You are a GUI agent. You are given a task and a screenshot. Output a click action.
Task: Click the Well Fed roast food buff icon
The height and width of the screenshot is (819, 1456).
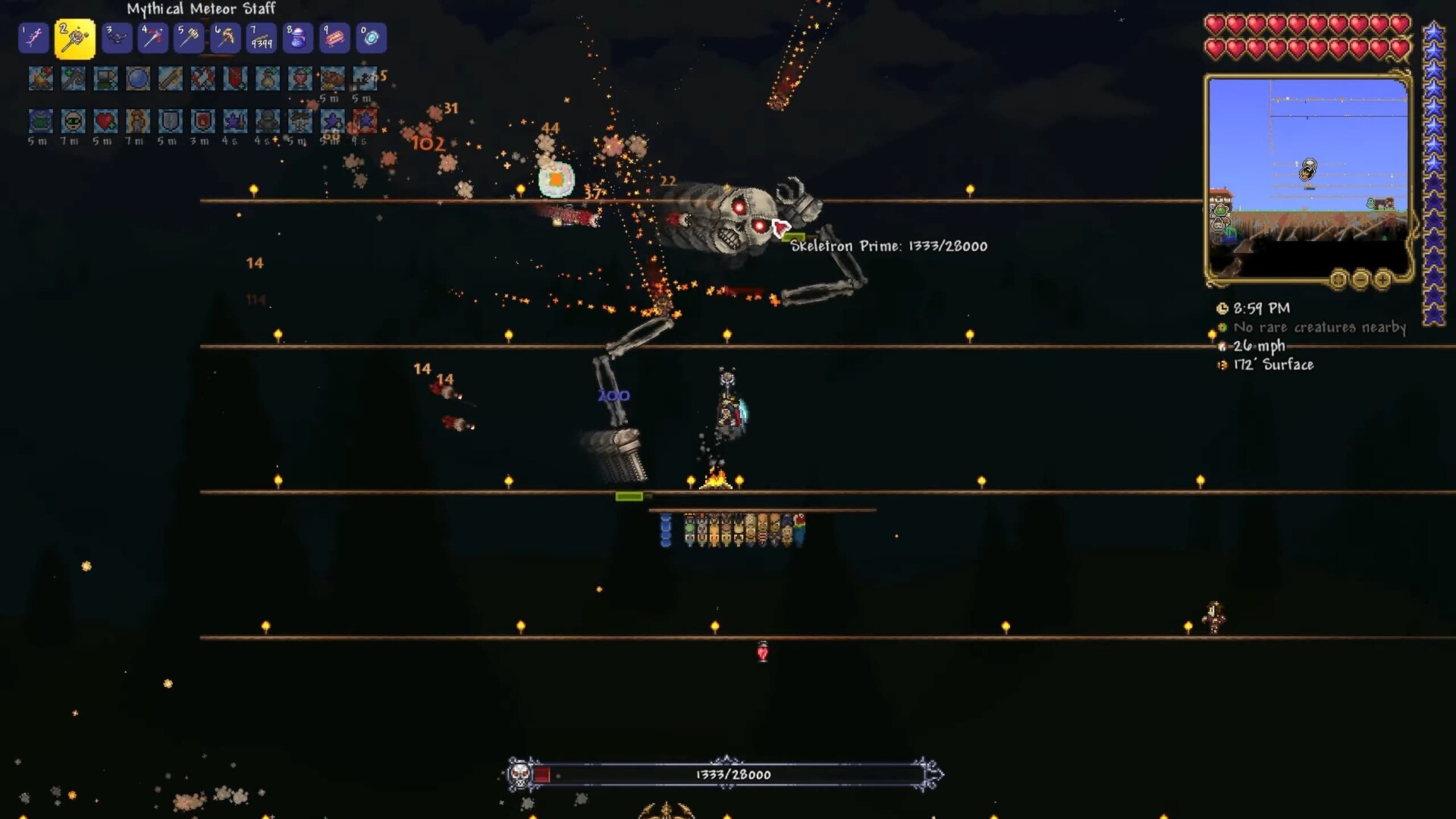point(332,79)
